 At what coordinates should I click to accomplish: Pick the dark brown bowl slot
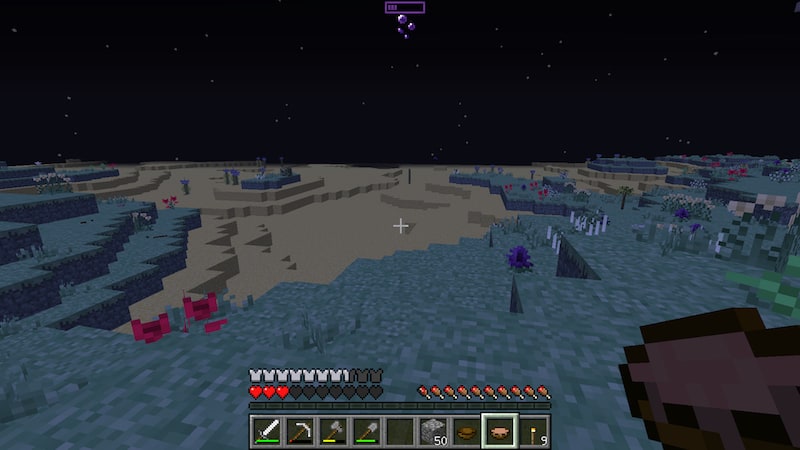click(466, 431)
